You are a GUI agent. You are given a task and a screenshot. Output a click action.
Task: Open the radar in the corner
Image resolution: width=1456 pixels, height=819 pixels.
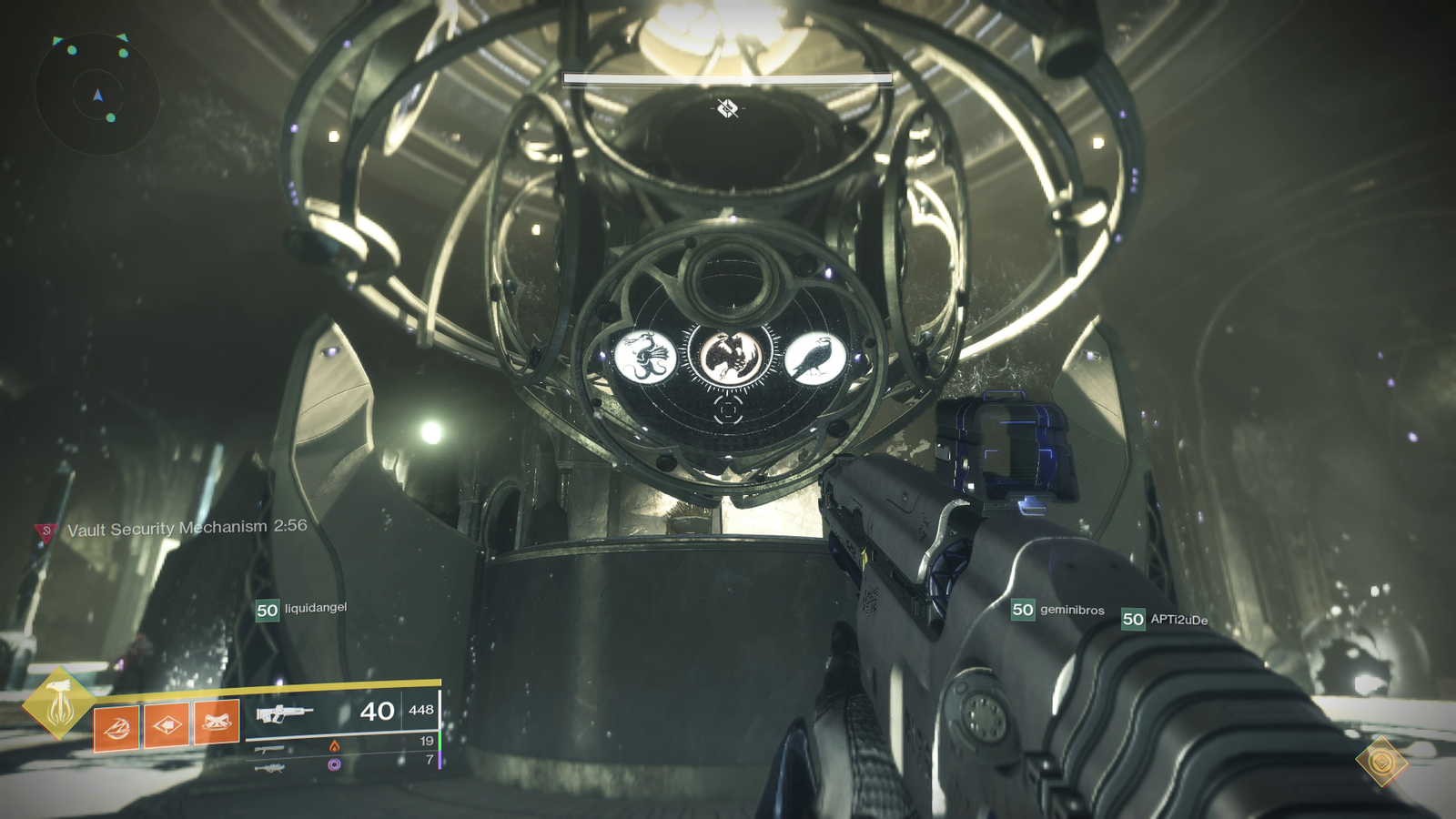97,94
